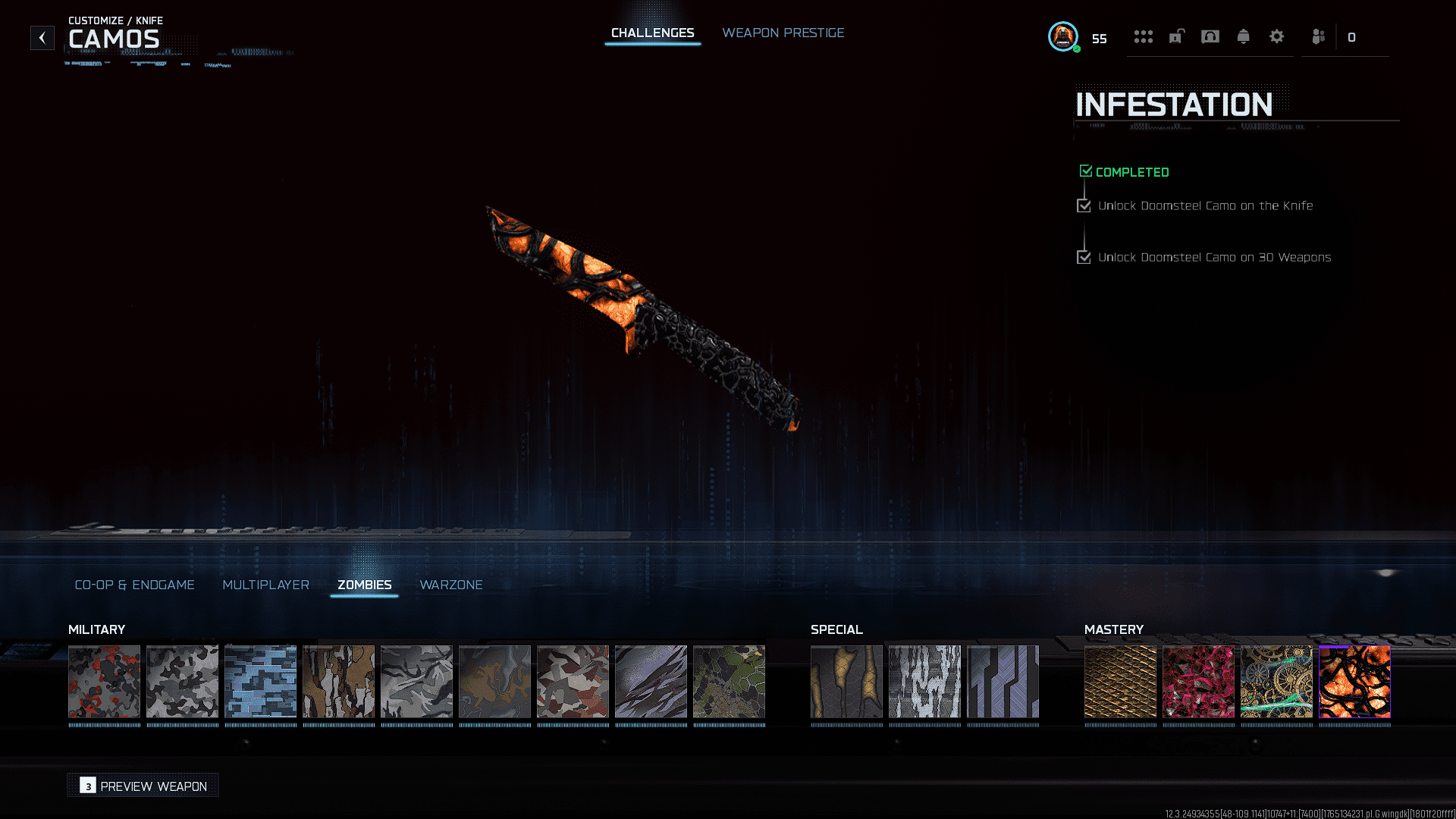Select the orange Infestation mastery camo

[x=1354, y=681]
